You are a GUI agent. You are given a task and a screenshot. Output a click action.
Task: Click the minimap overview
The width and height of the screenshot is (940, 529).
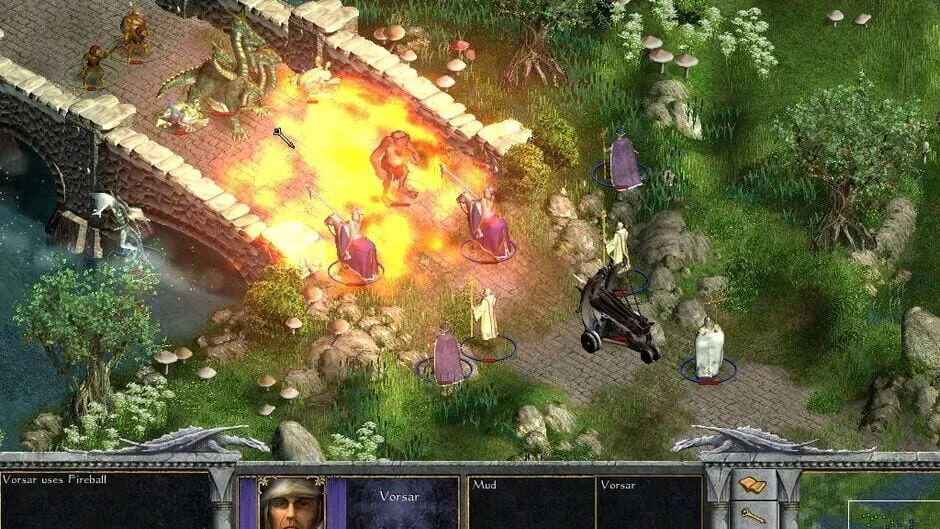coord(895,514)
